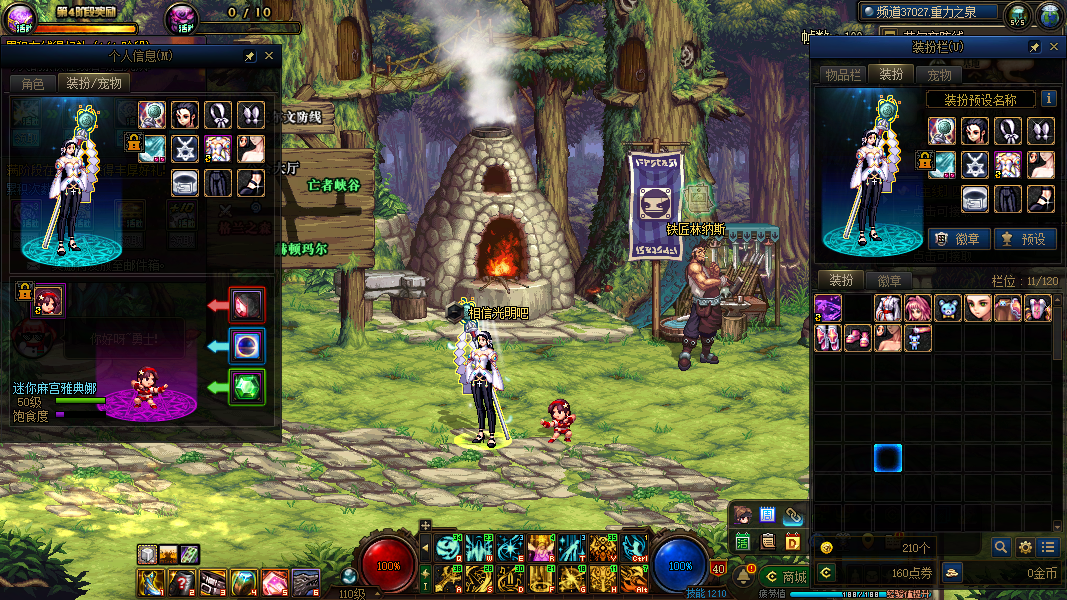The height and width of the screenshot is (600, 1067).
Task: Click the green gem pet equipment slot
Action: [x=246, y=387]
